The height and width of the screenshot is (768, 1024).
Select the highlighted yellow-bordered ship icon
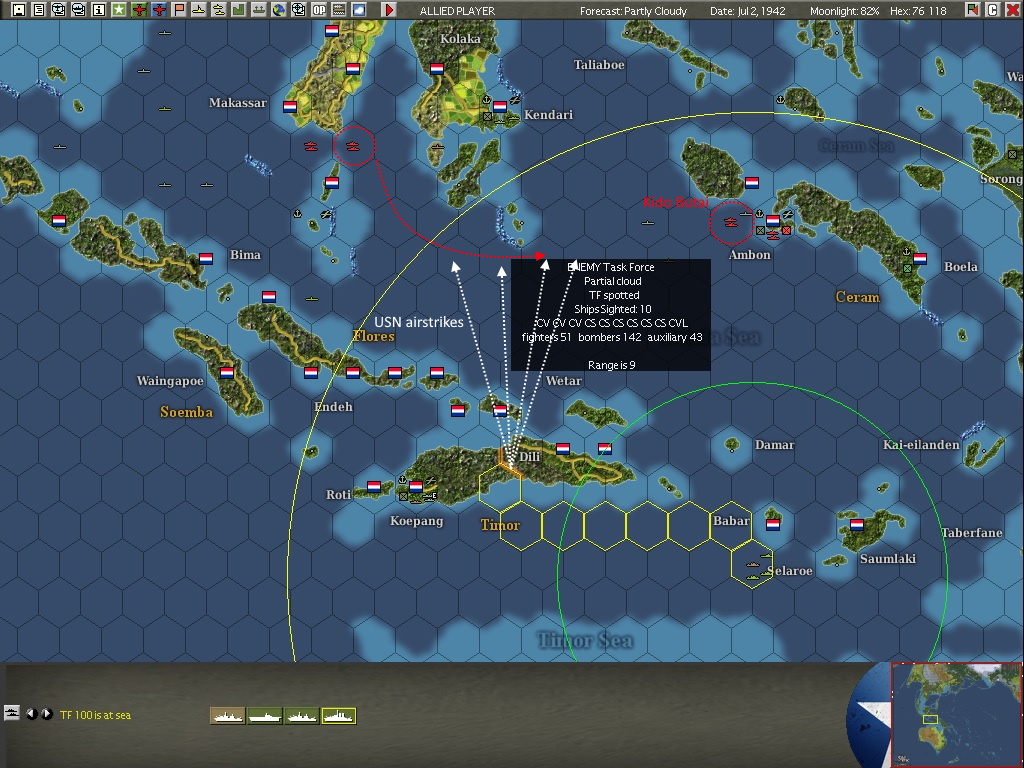(338, 715)
